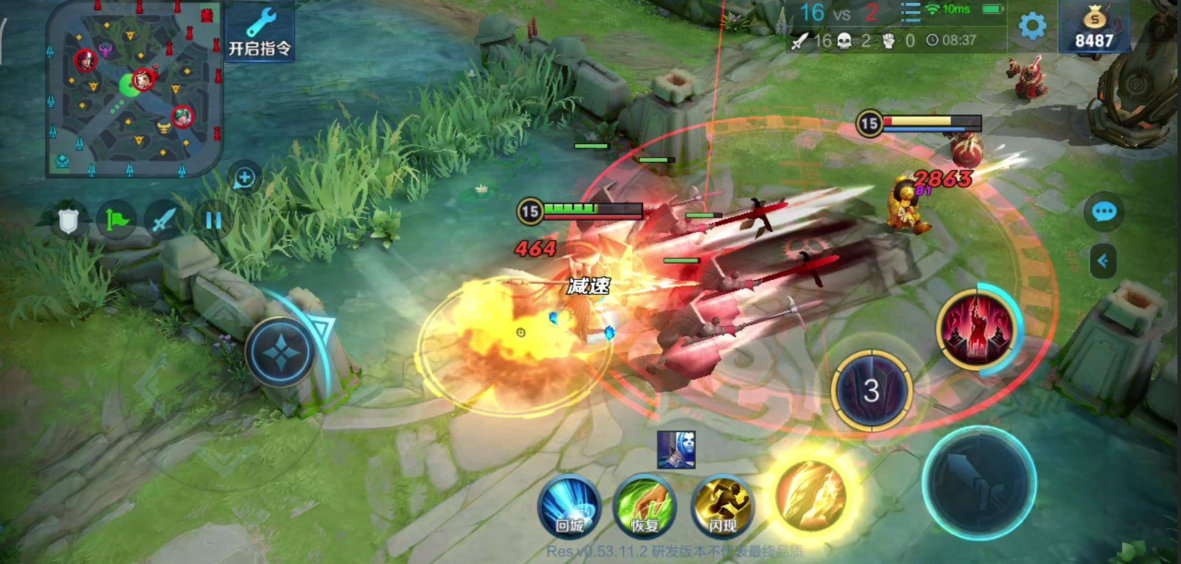
Task: Tap the skill showing cooldown 3
Action: coord(871,391)
